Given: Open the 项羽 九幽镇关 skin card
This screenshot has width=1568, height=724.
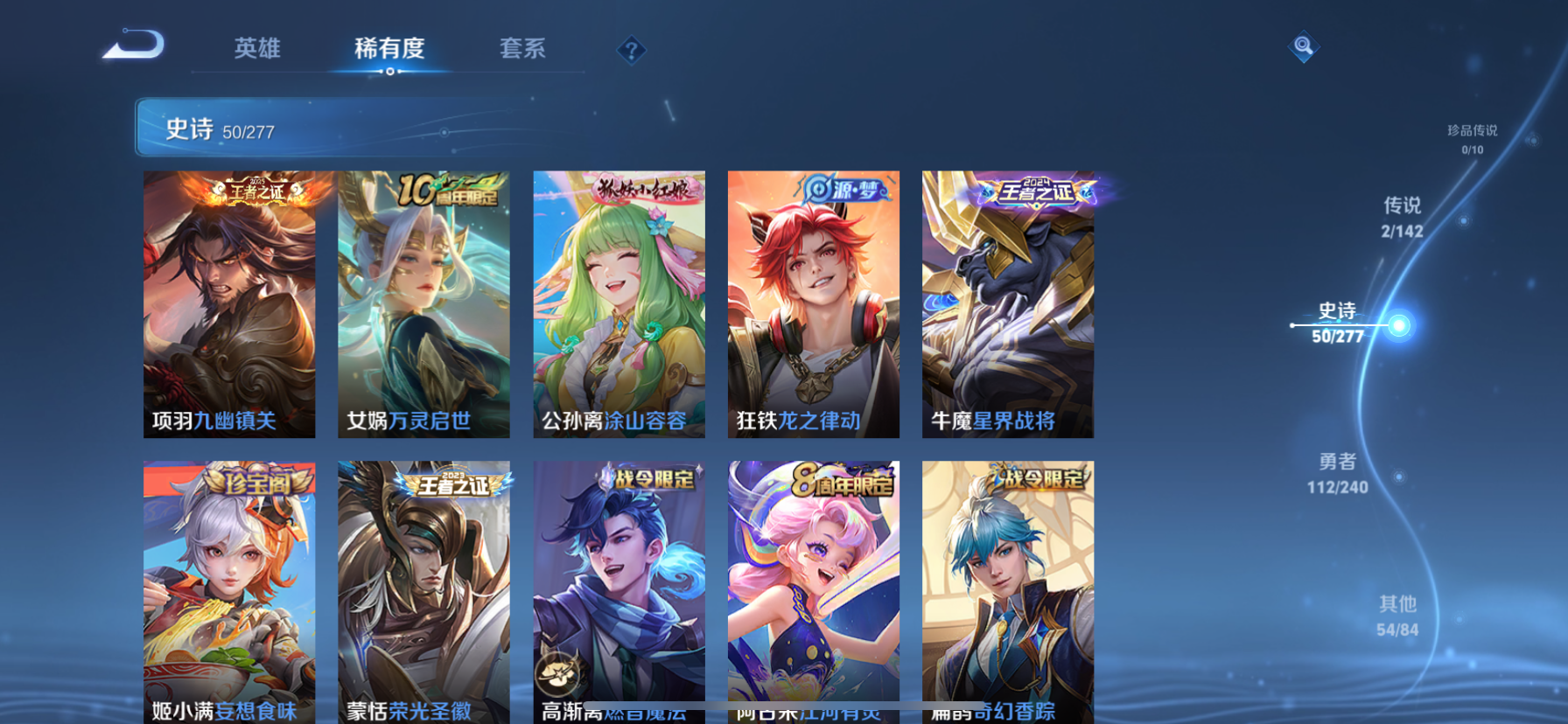Looking at the screenshot, I should pos(229,303).
